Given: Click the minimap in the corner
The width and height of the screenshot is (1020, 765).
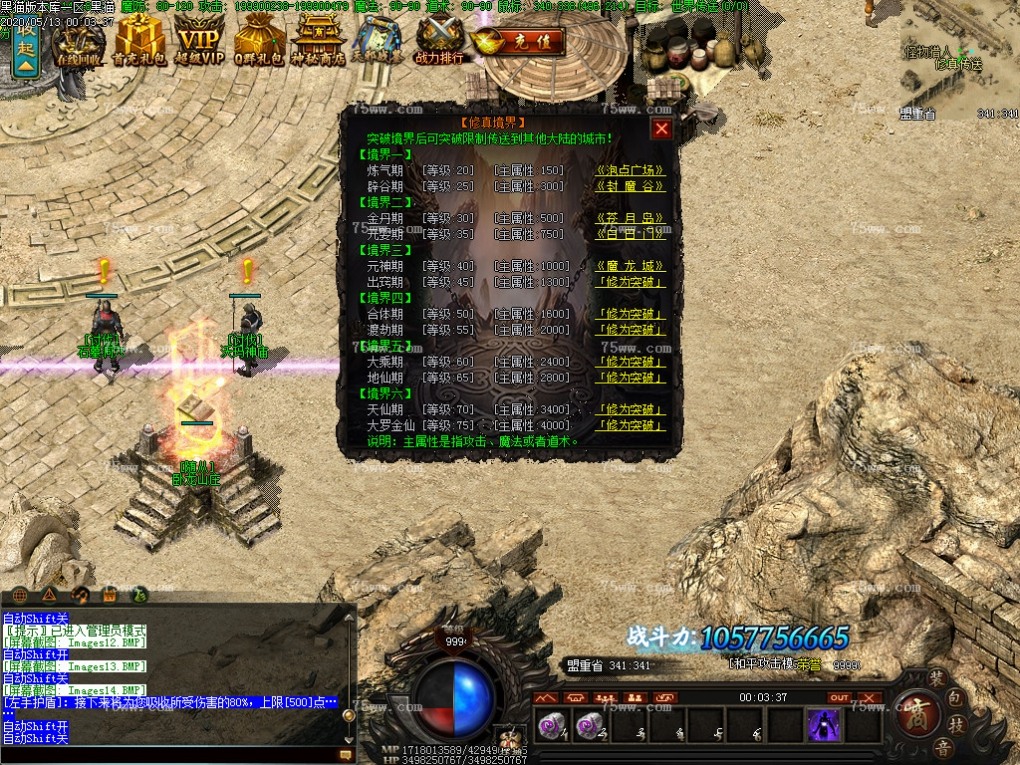Looking at the screenshot, I should [x=958, y=60].
